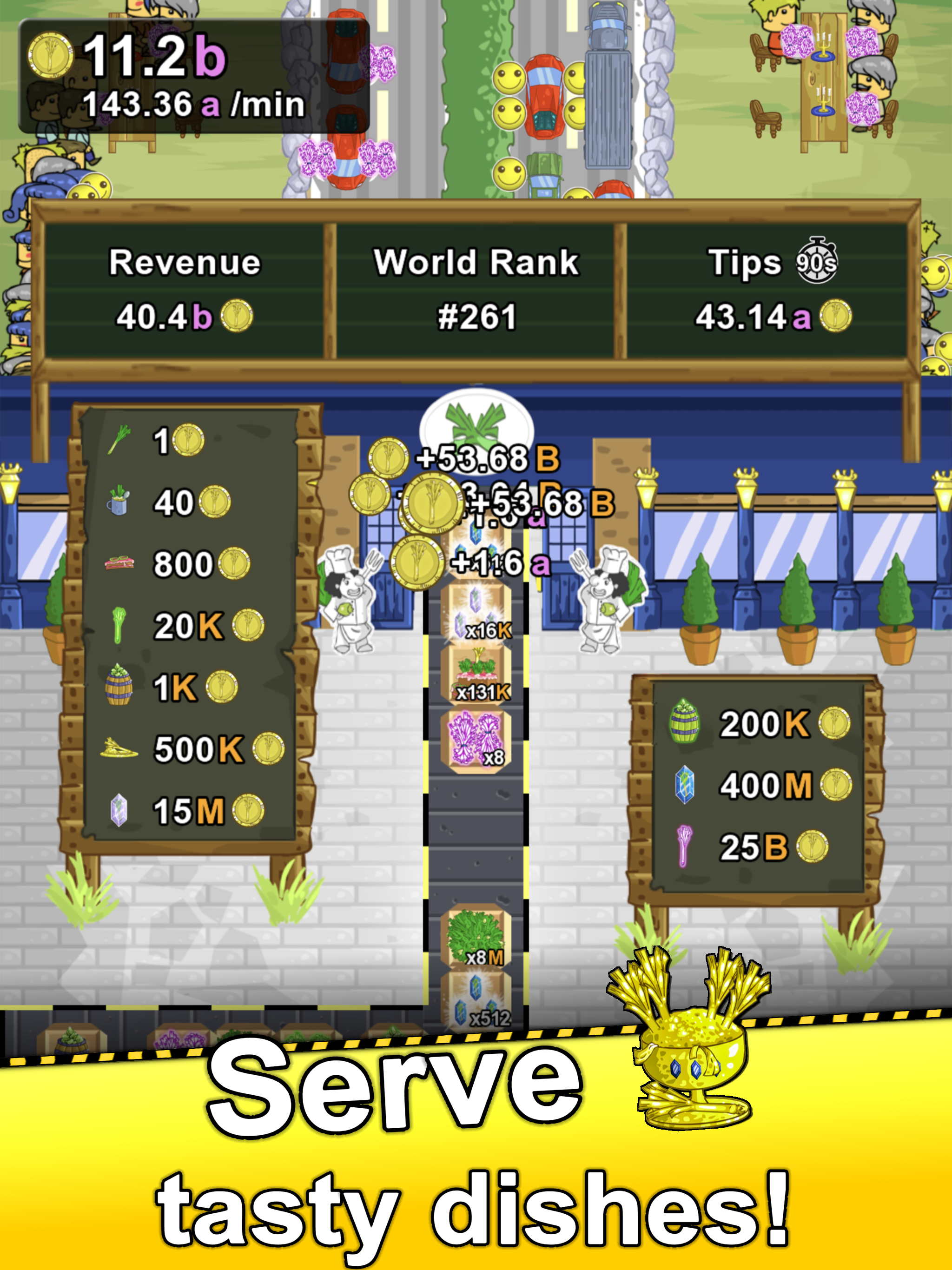952x1270 pixels.
Task: Tap the coin icon next to 11.2b balance
Action: pos(52,54)
